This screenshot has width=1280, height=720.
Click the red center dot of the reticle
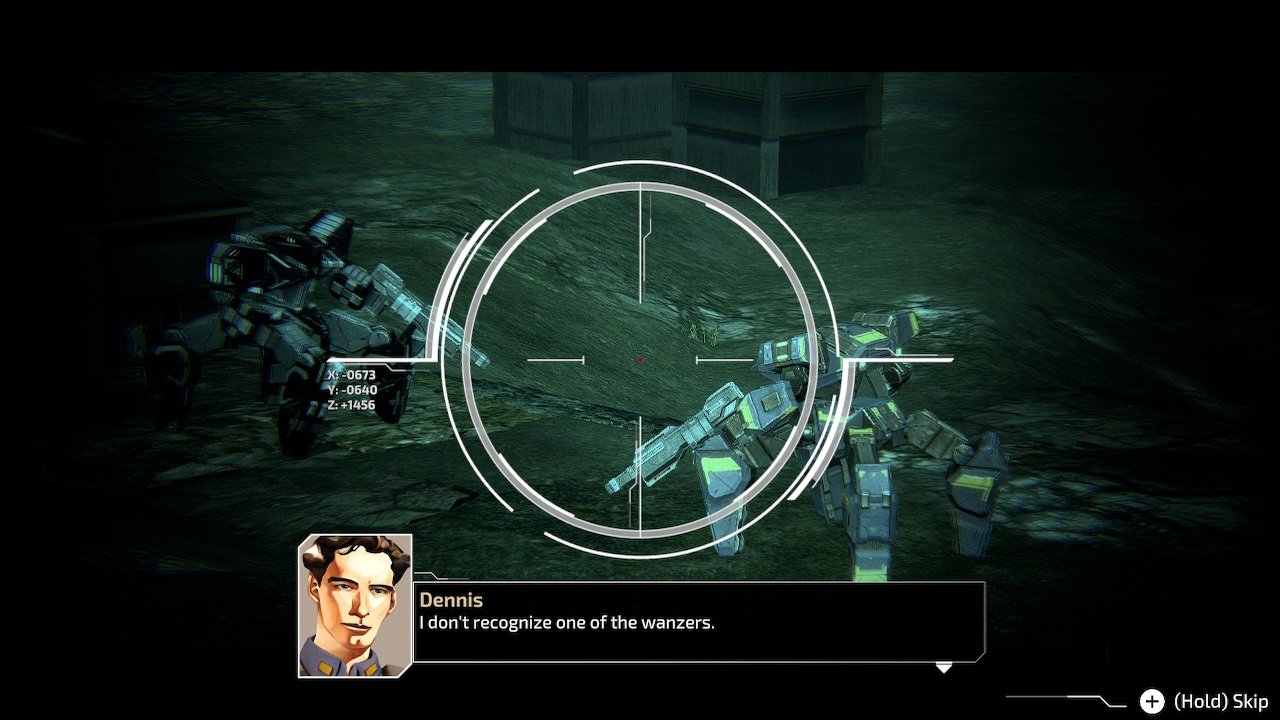click(x=639, y=357)
